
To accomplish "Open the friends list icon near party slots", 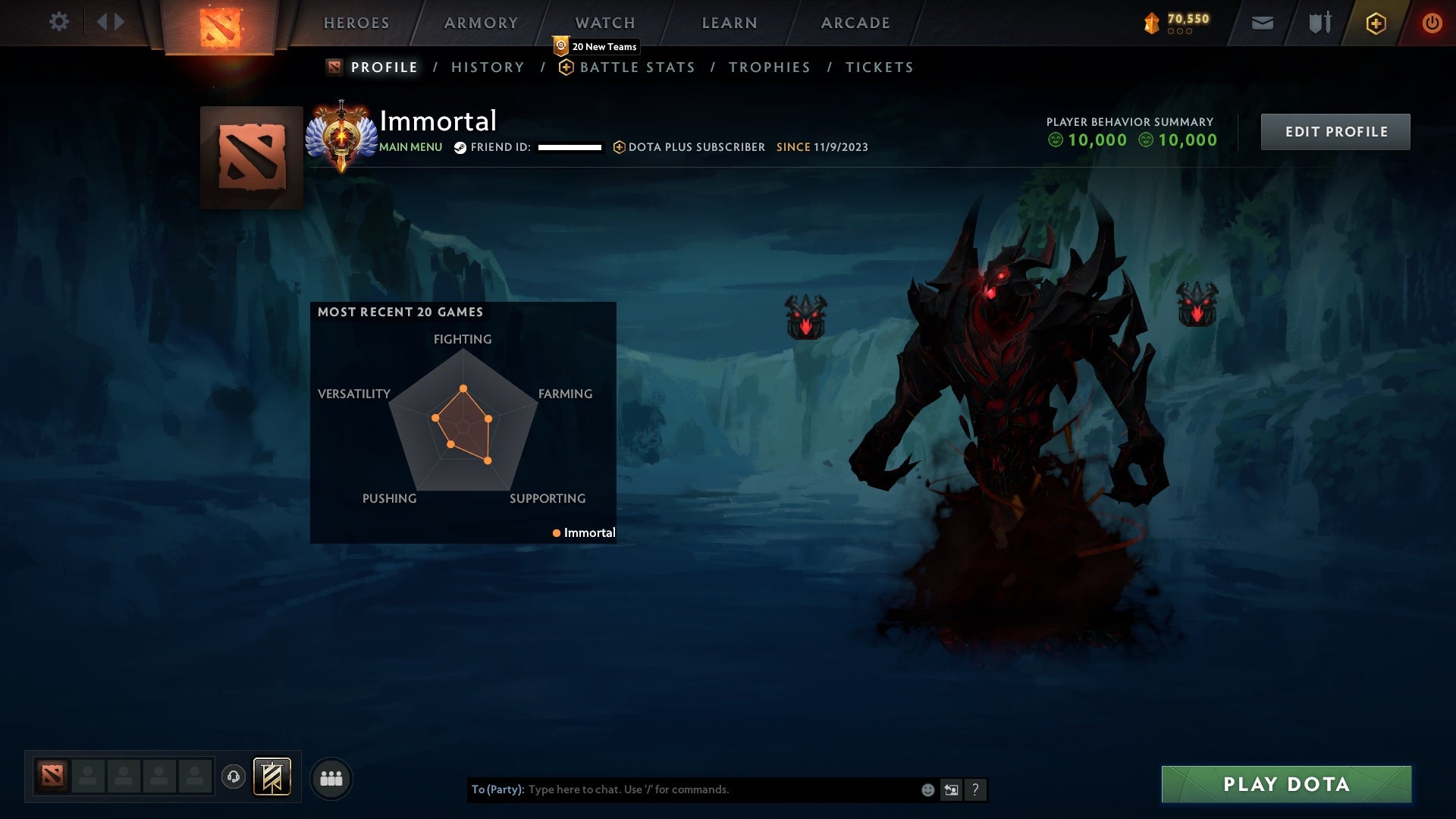I will 331,777.
